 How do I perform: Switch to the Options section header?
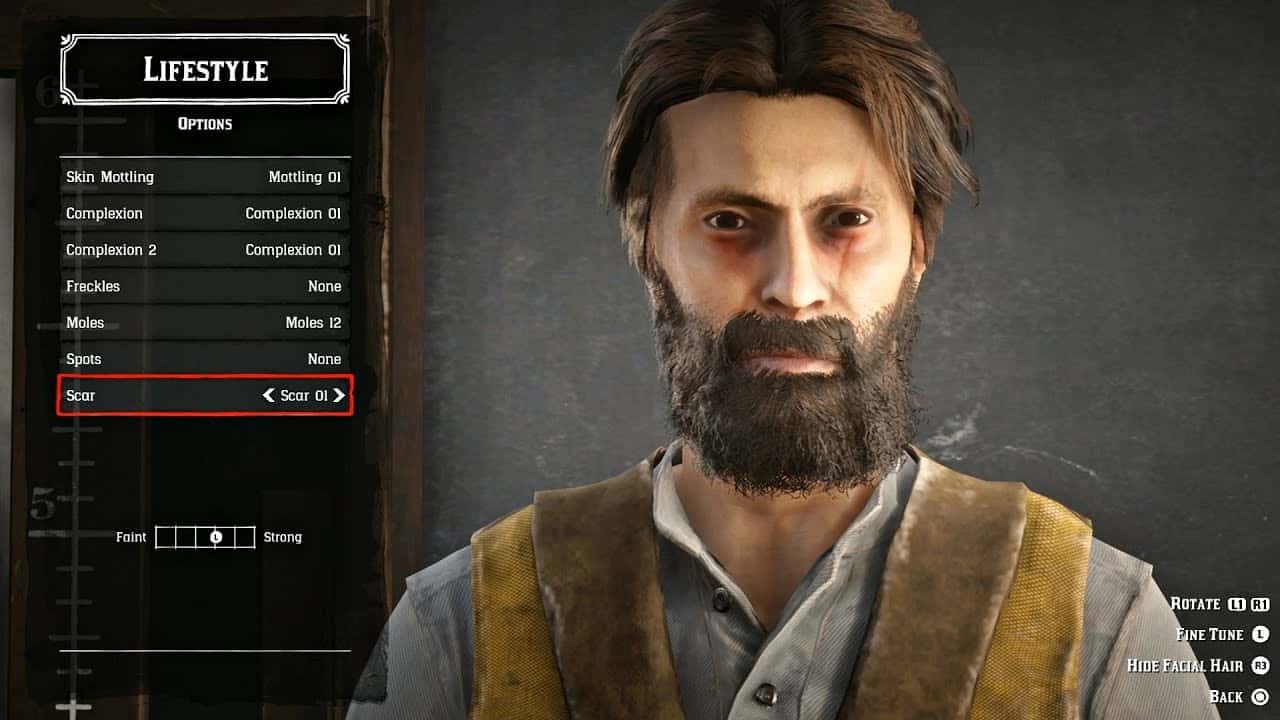click(204, 123)
